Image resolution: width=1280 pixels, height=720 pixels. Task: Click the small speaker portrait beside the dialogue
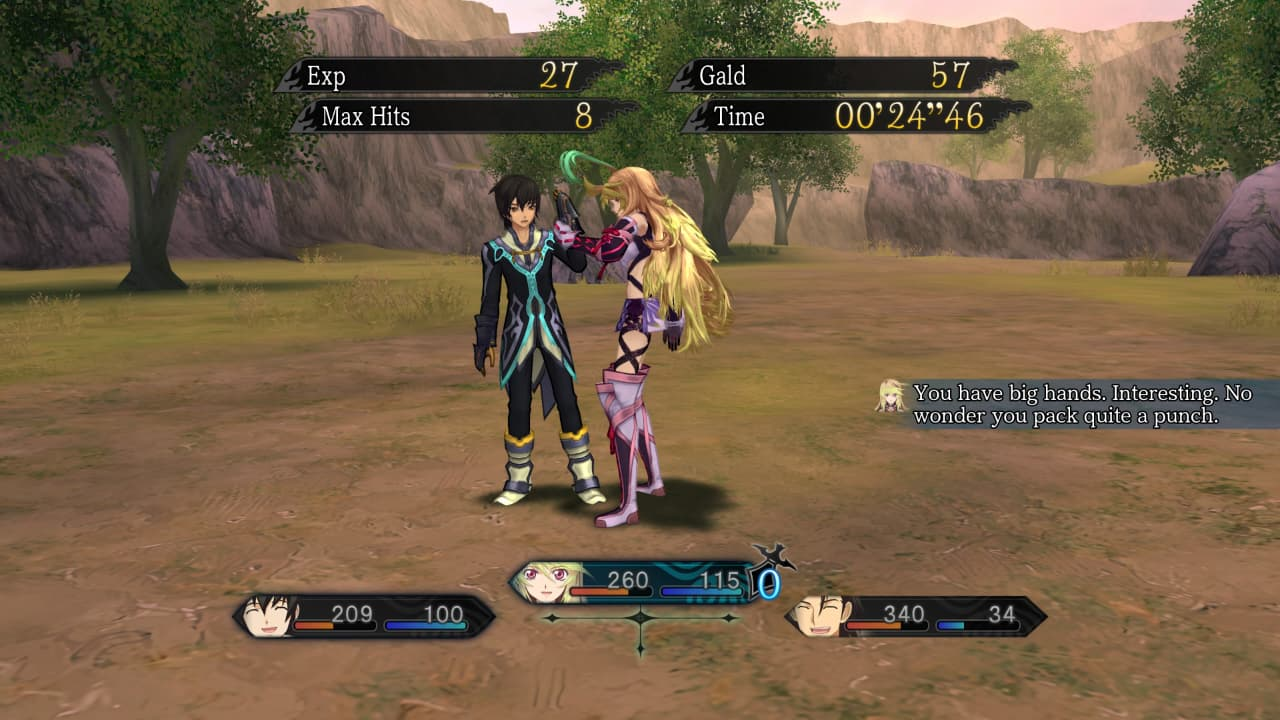pos(890,396)
